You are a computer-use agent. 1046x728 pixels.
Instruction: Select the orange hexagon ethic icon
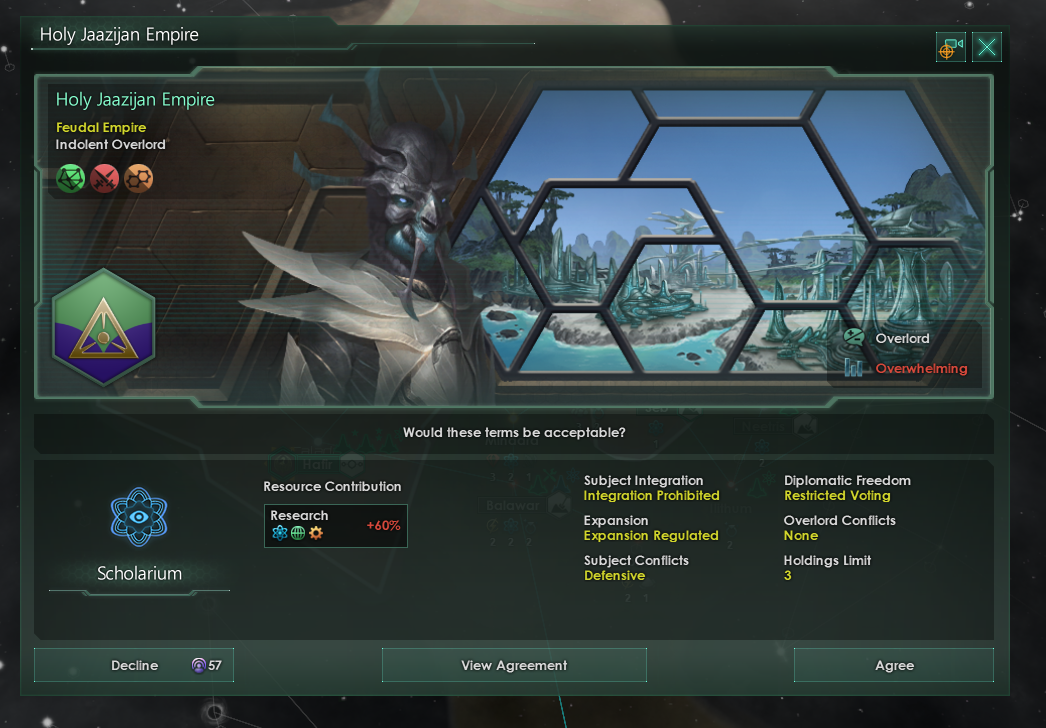click(x=139, y=179)
